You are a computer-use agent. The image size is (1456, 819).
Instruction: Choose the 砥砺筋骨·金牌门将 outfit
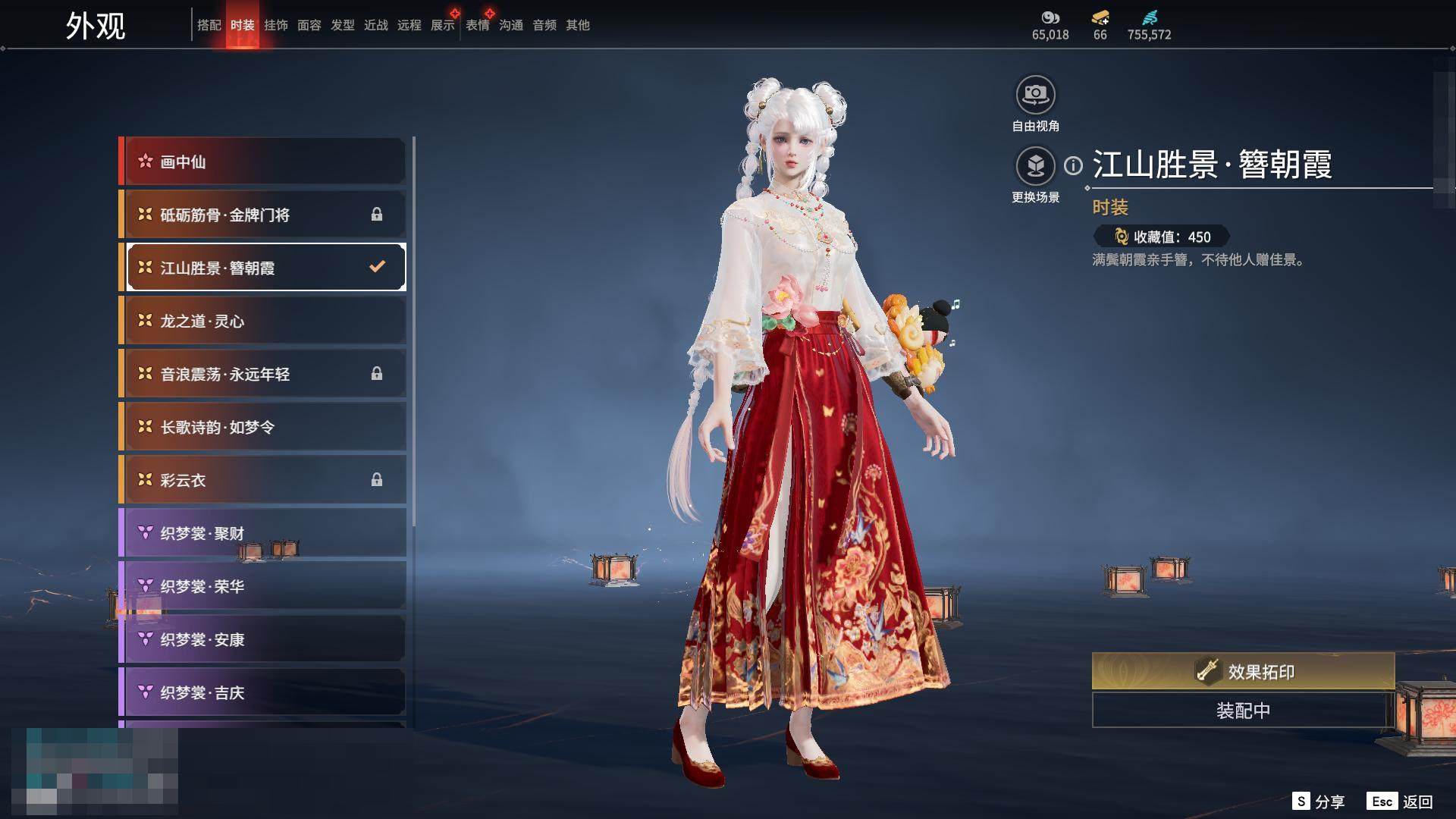coord(265,215)
